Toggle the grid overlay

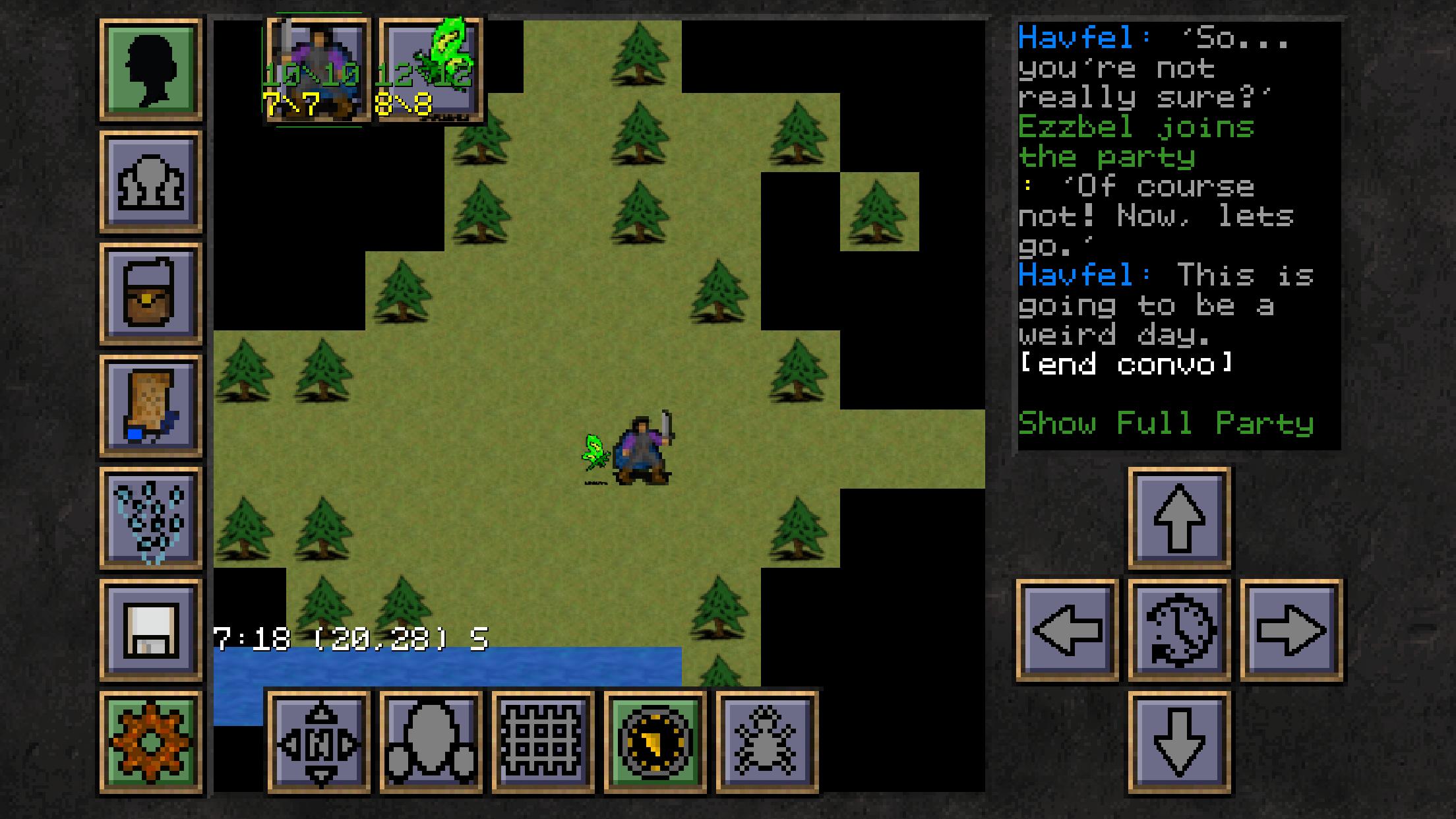point(542,741)
